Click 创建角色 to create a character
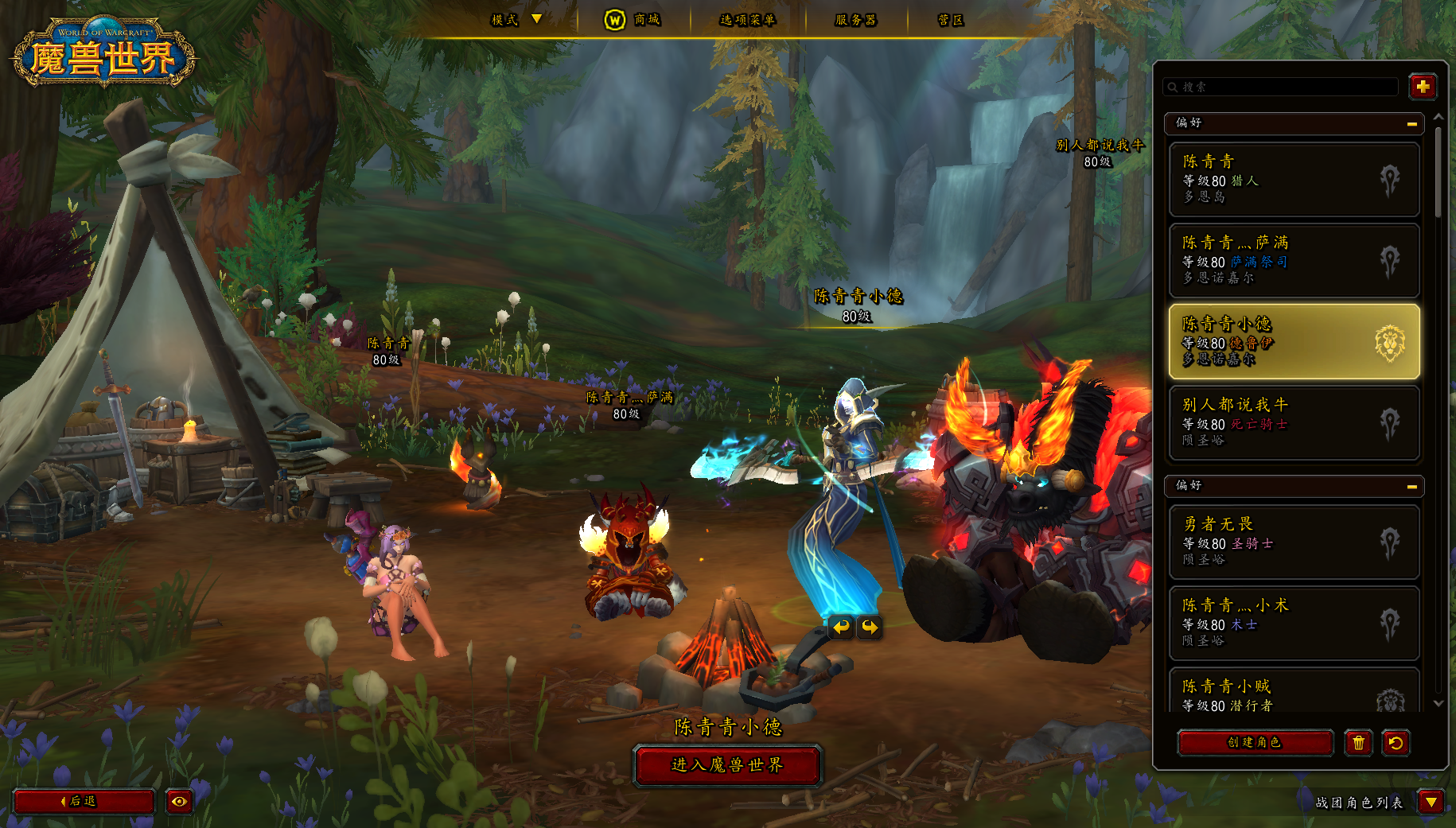This screenshot has height=828, width=1456. [1255, 743]
